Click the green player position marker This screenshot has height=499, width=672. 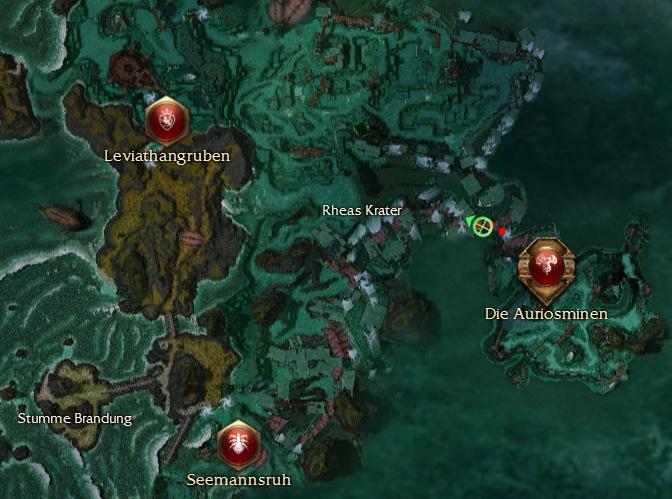pos(483,226)
